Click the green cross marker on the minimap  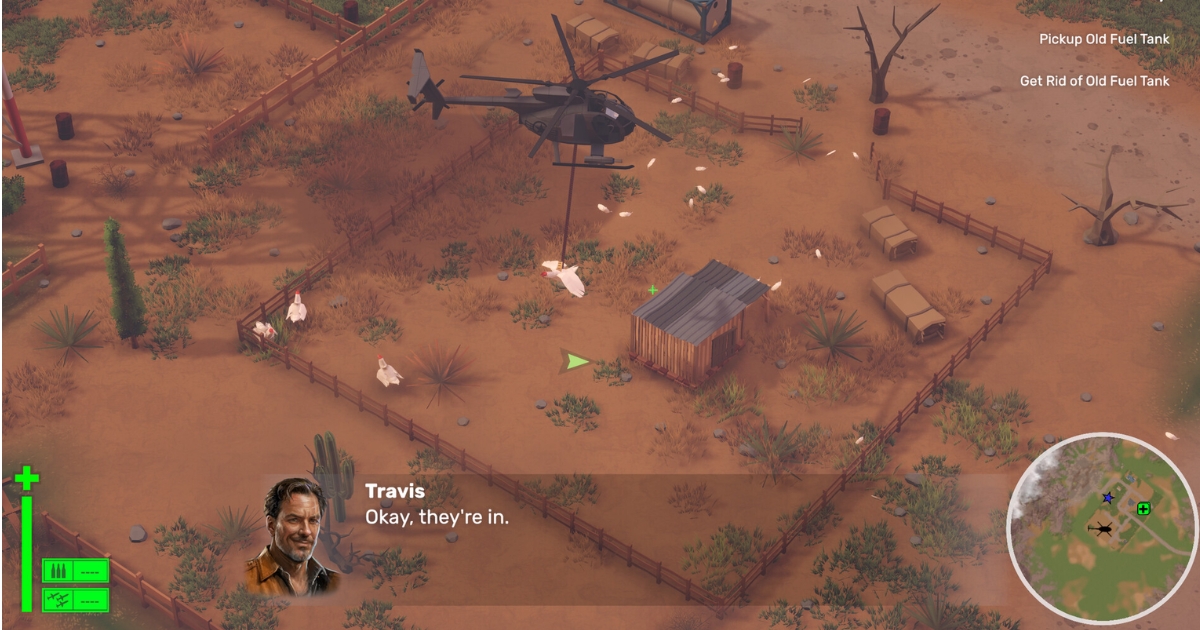tap(1143, 509)
